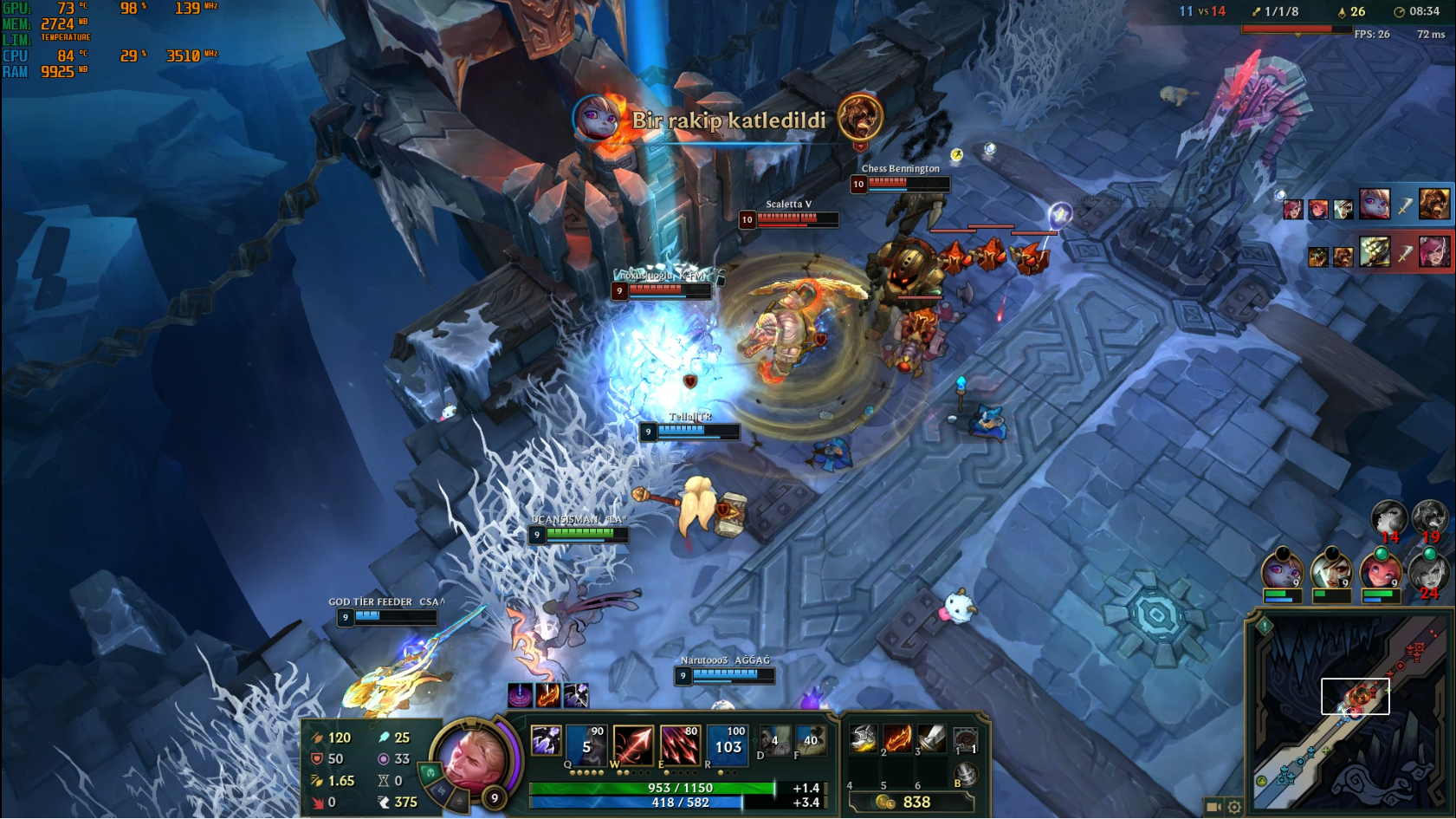Click the player champion portrait
Image resolution: width=1456 pixels, height=819 pixels.
(473, 755)
